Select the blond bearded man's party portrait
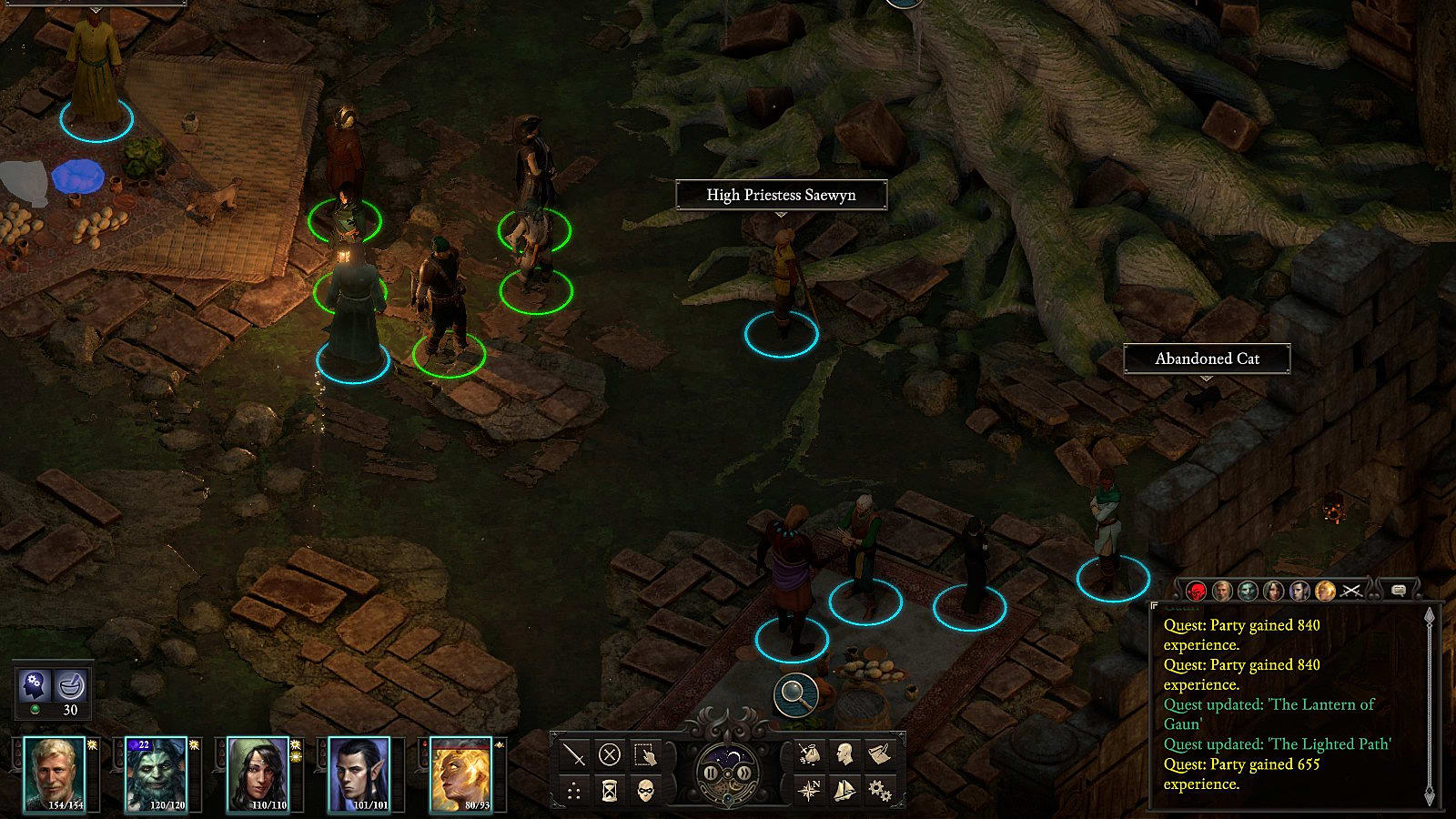Screen dimensions: 1456x819 (x=55, y=773)
